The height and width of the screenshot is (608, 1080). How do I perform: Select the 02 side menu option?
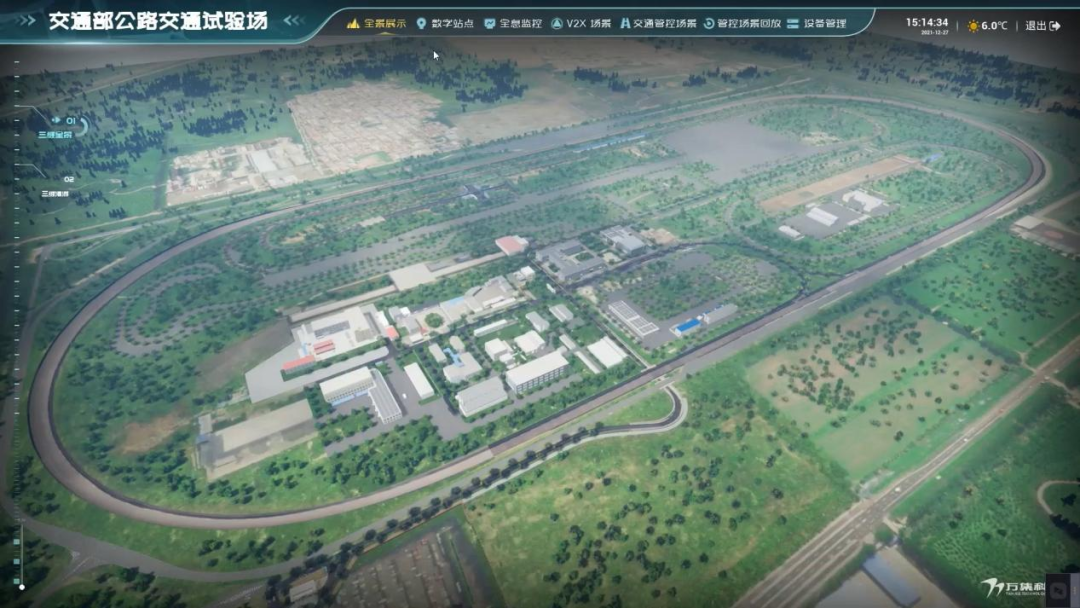tap(60, 186)
